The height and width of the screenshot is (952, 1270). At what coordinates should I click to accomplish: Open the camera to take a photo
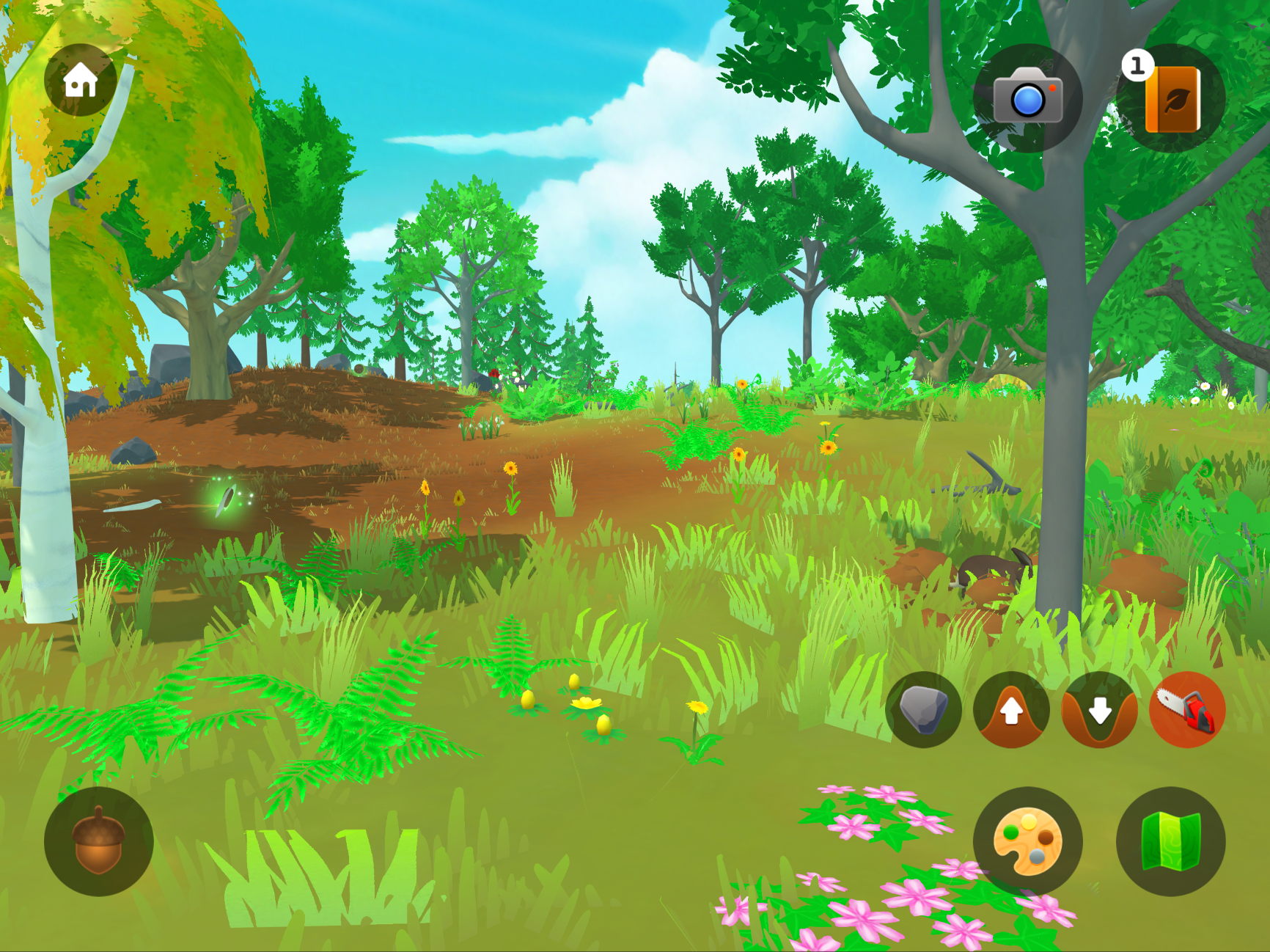pyautogui.click(x=1027, y=98)
